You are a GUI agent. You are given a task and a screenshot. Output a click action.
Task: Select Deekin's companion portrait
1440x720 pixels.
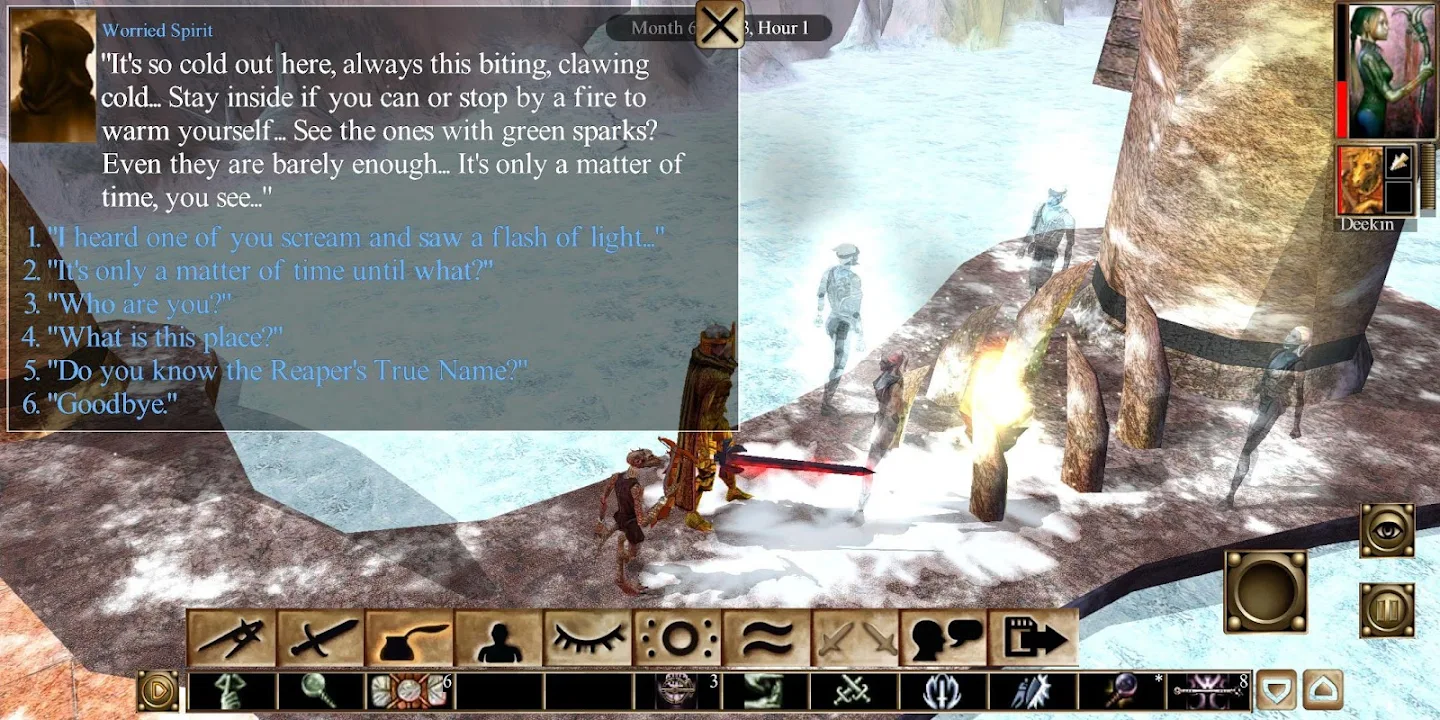pyautogui.click(x=1359, y=181)
